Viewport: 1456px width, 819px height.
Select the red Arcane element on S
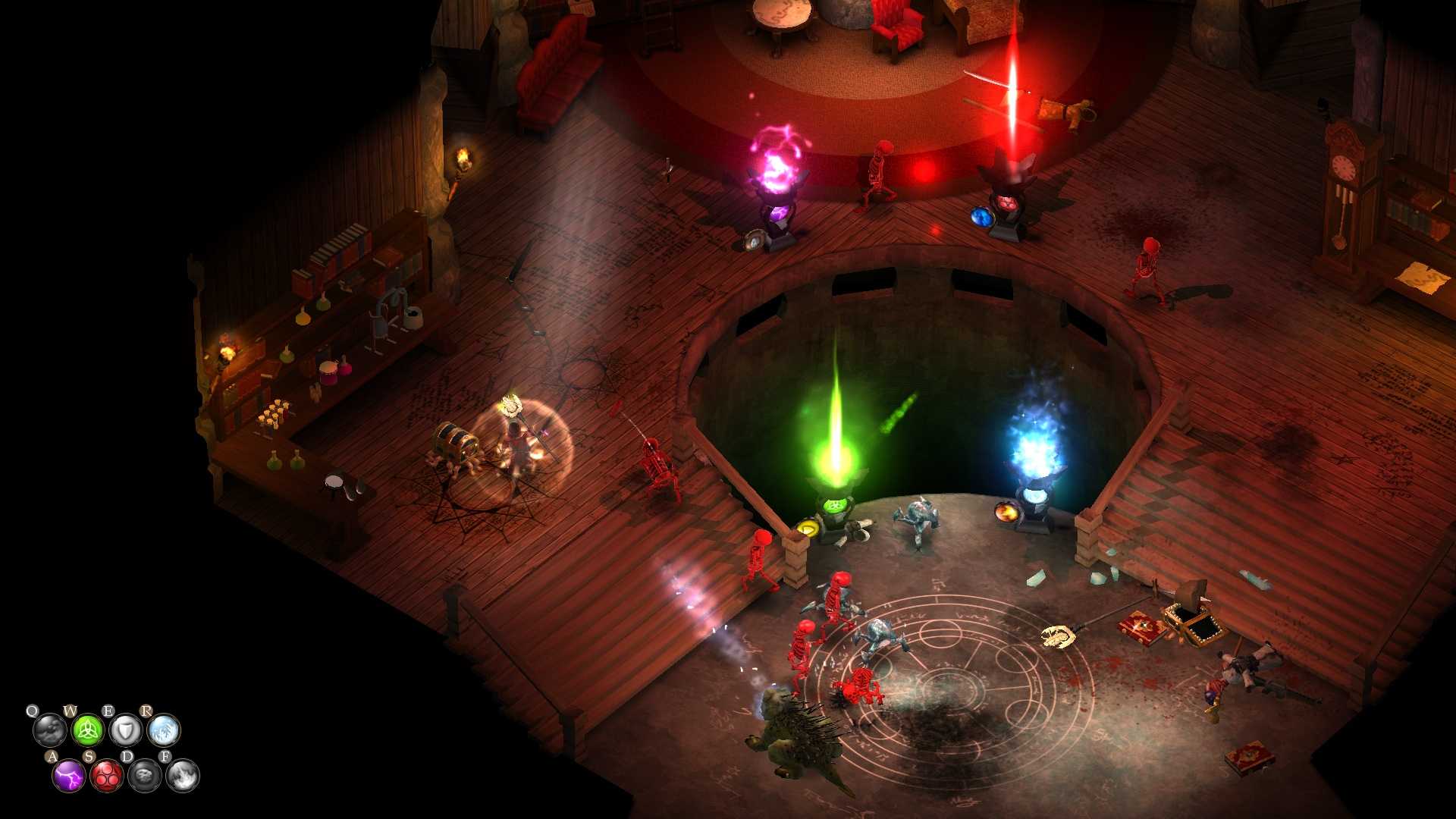point(106,777)
